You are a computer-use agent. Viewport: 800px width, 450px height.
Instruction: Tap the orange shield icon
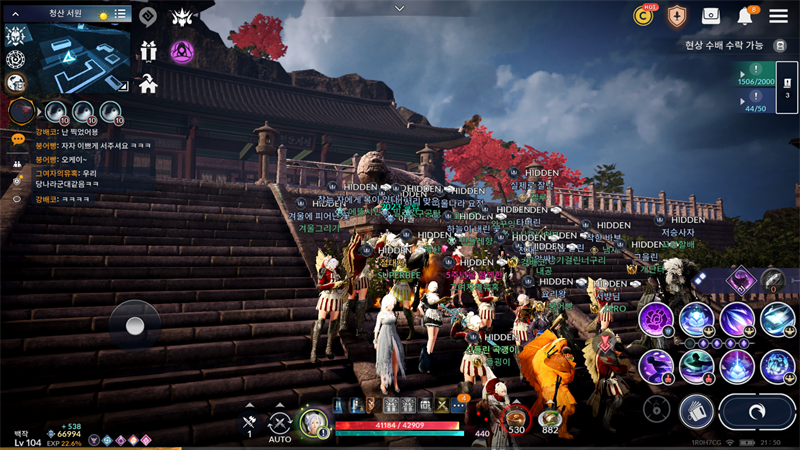677,16
